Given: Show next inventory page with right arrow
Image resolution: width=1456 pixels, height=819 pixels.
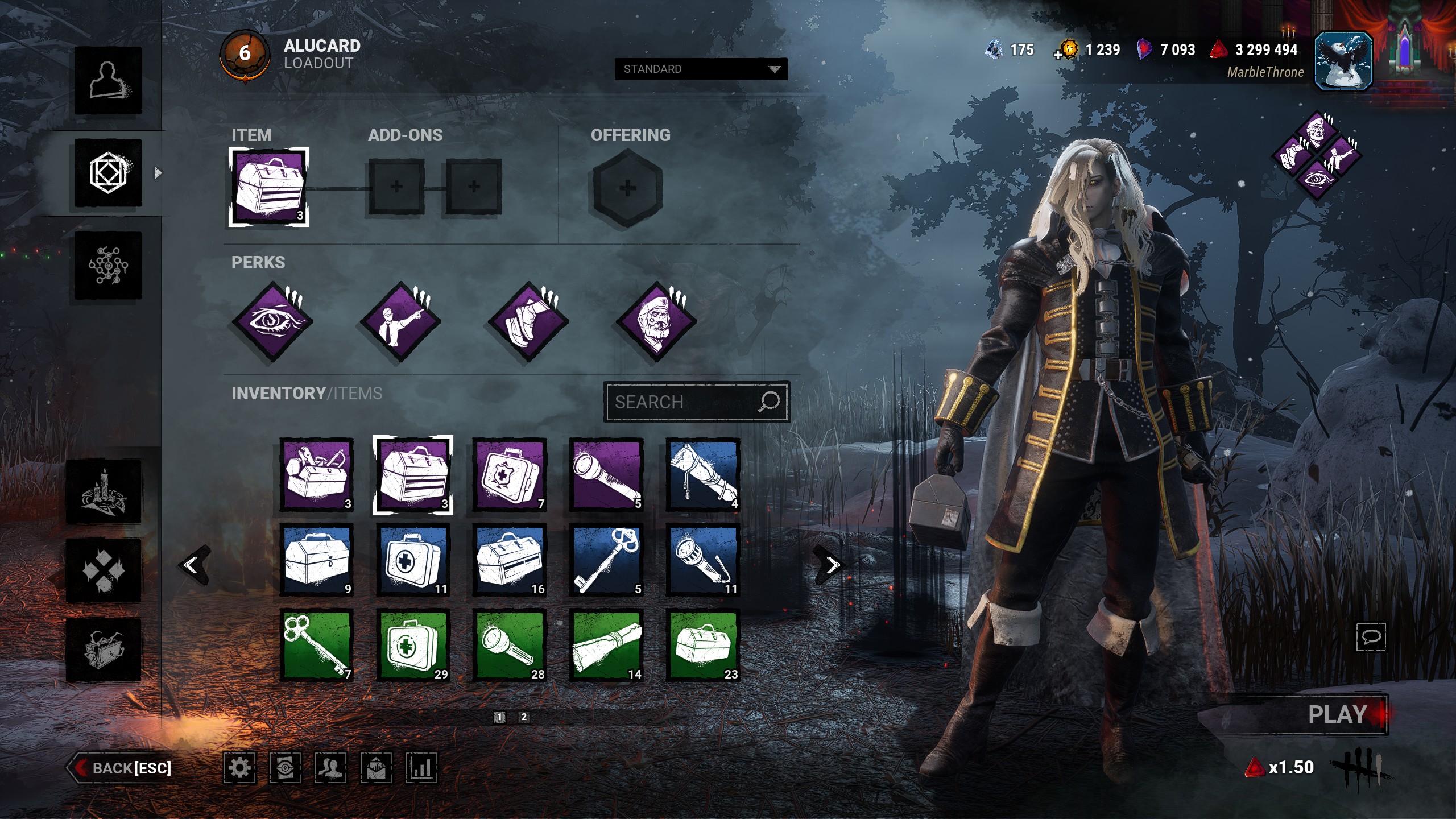Looking at the screenshot, I should point(832,565).
